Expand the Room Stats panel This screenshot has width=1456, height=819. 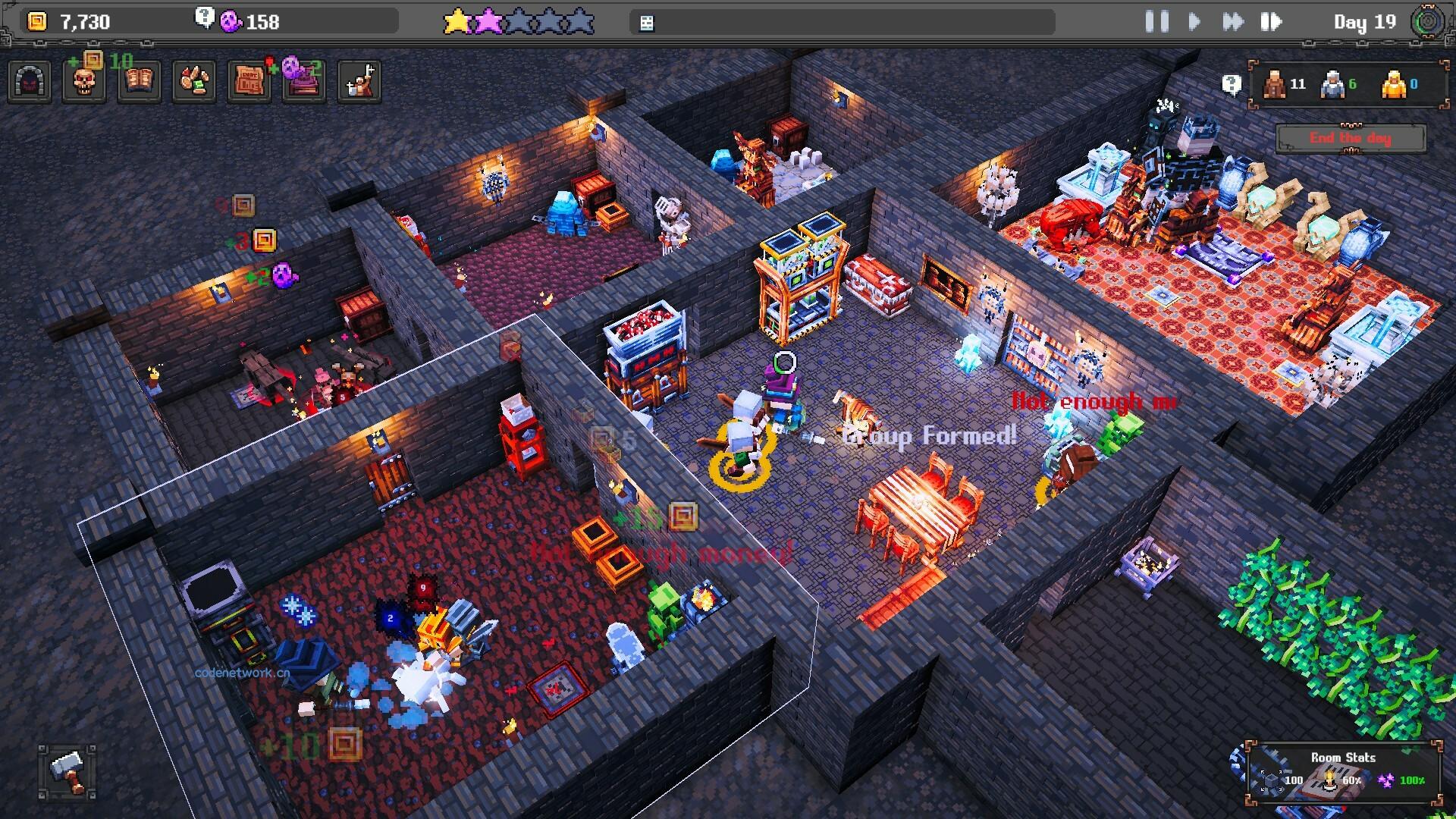click(x=1344, y=758)
